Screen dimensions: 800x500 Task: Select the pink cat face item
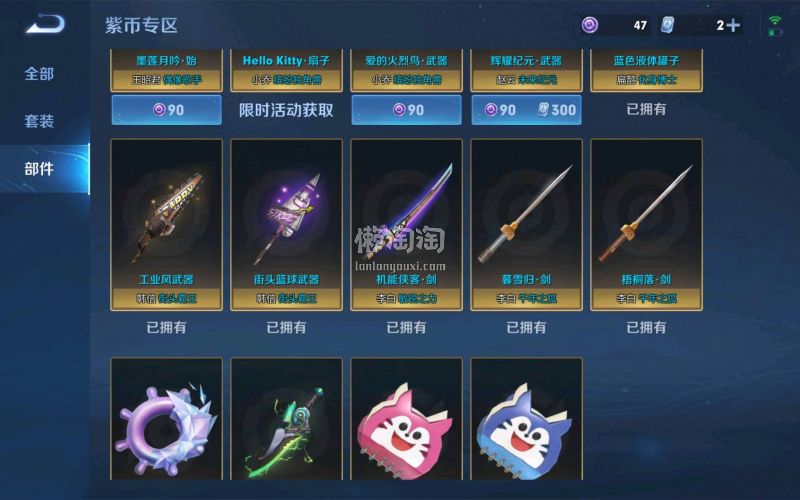coord(406,420)
